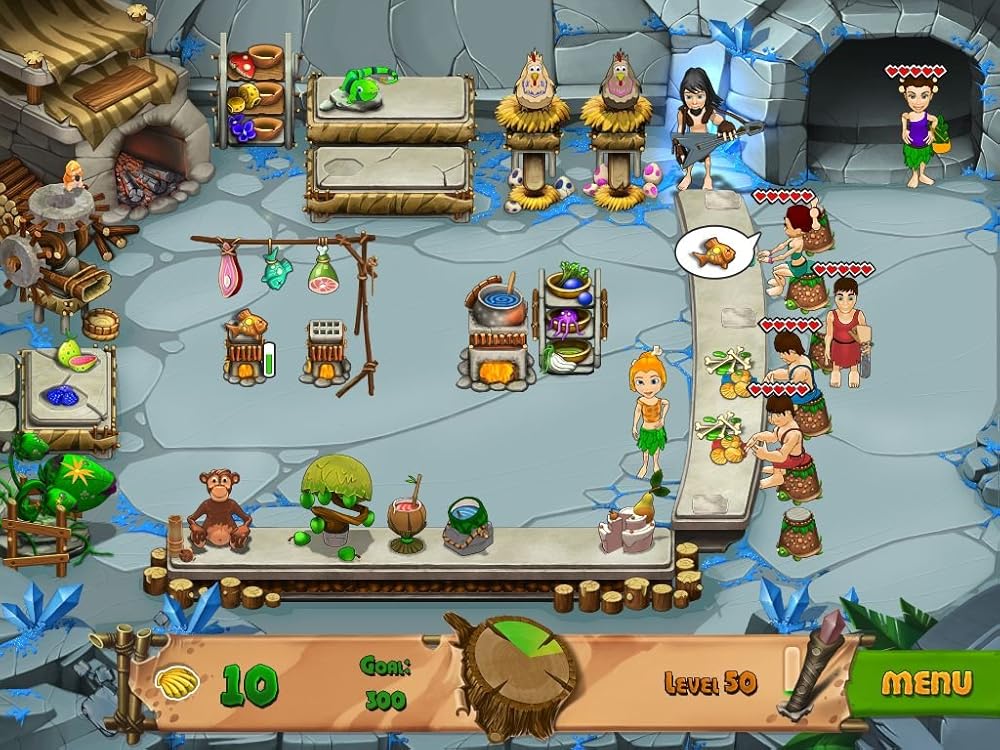1000x750 pixels.
Task: Select the red mushroom bowl on shelf
Action: (241, 65)
